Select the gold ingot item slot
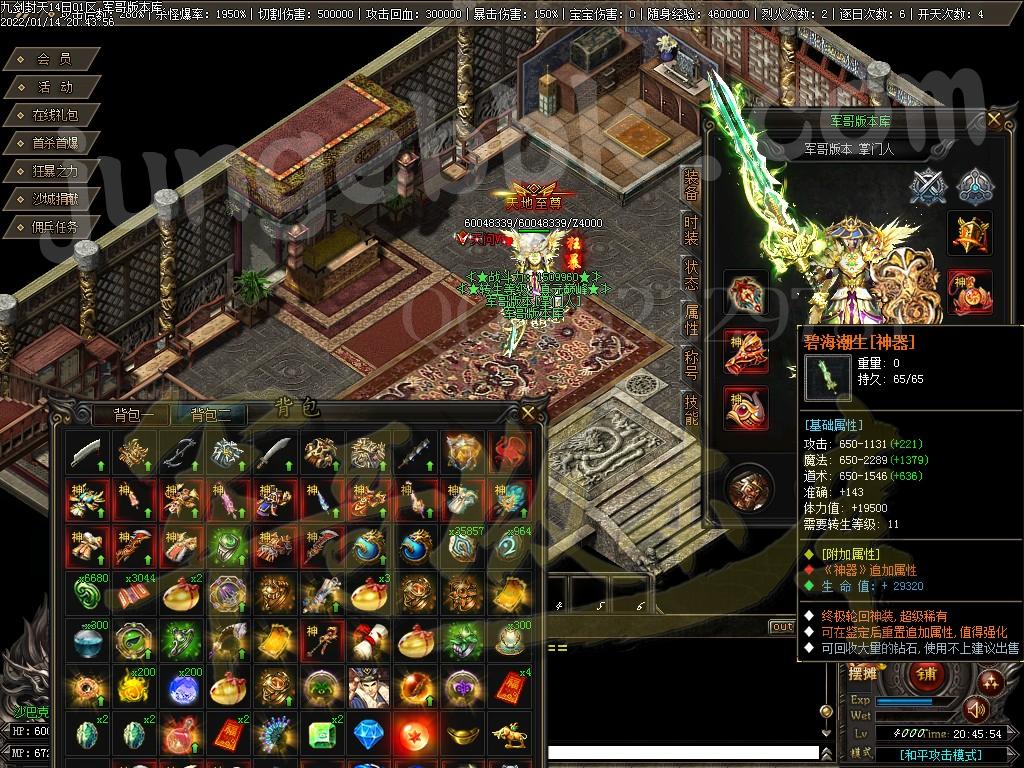This screenshot has height=768, width=1024. pyautogui.click(x=462, y=733)
